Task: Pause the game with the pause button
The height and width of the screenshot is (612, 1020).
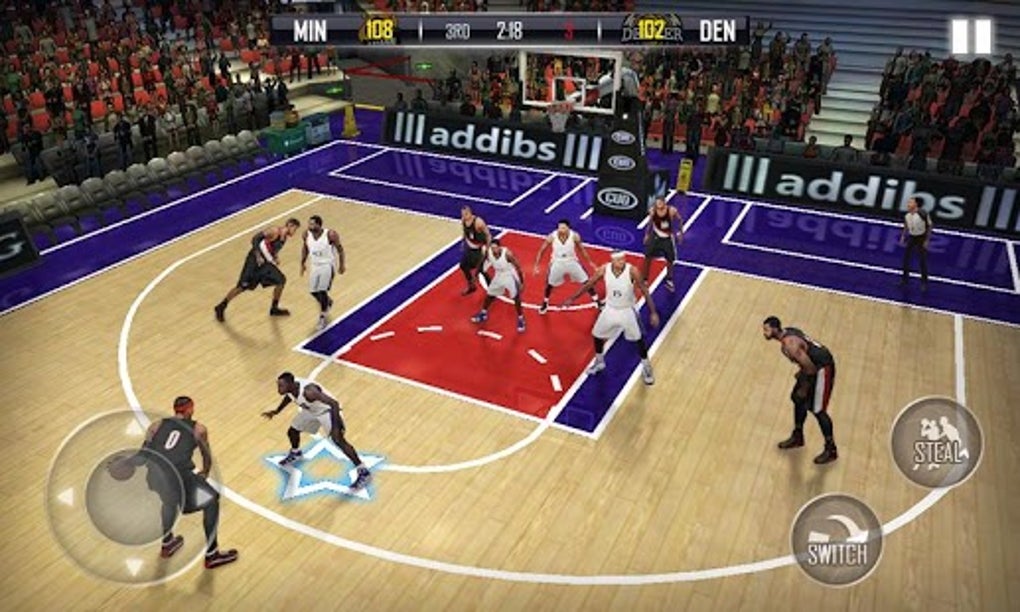Action: pos(970,37)
